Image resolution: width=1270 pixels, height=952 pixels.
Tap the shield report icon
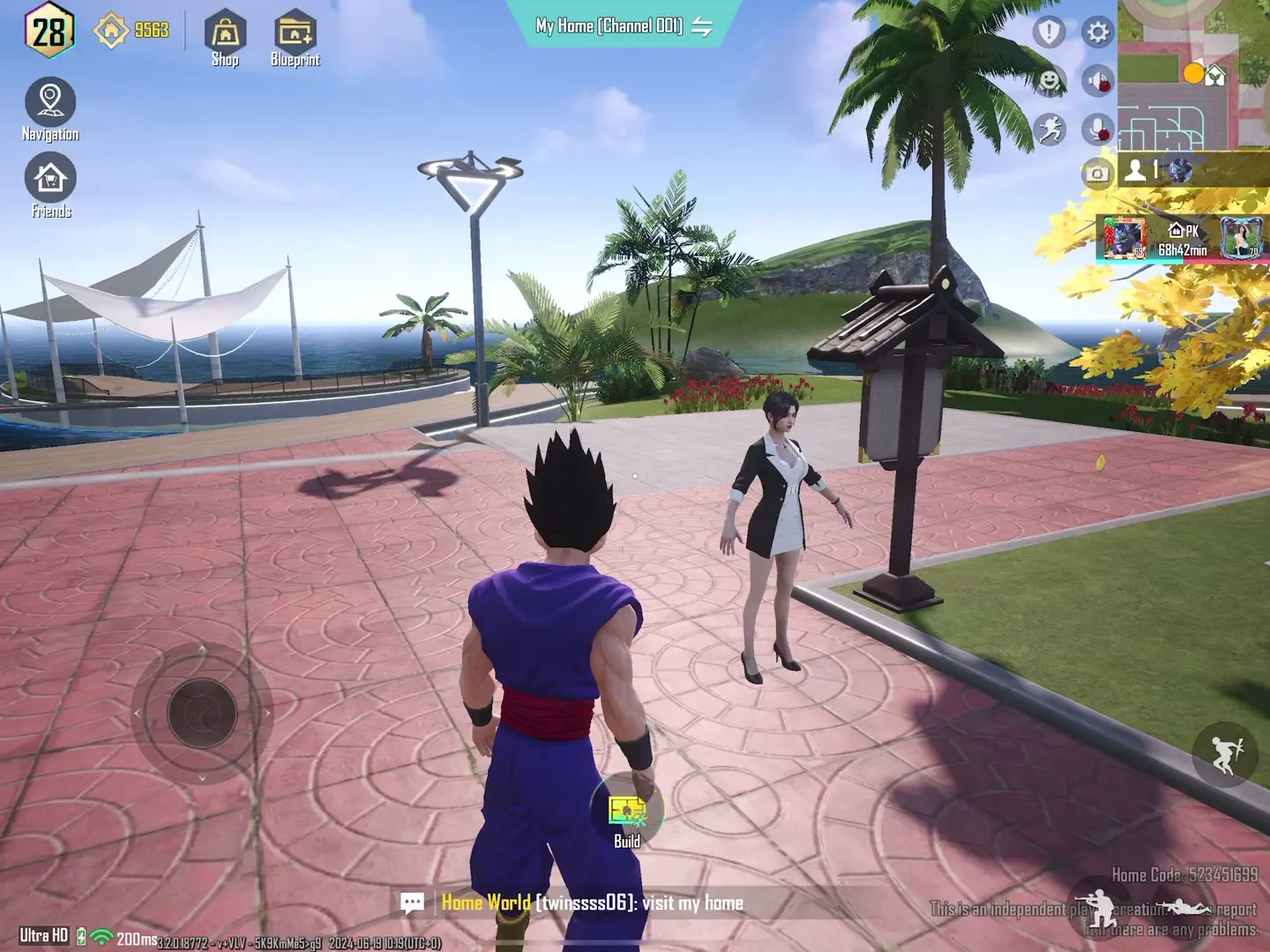[1049, 33]
